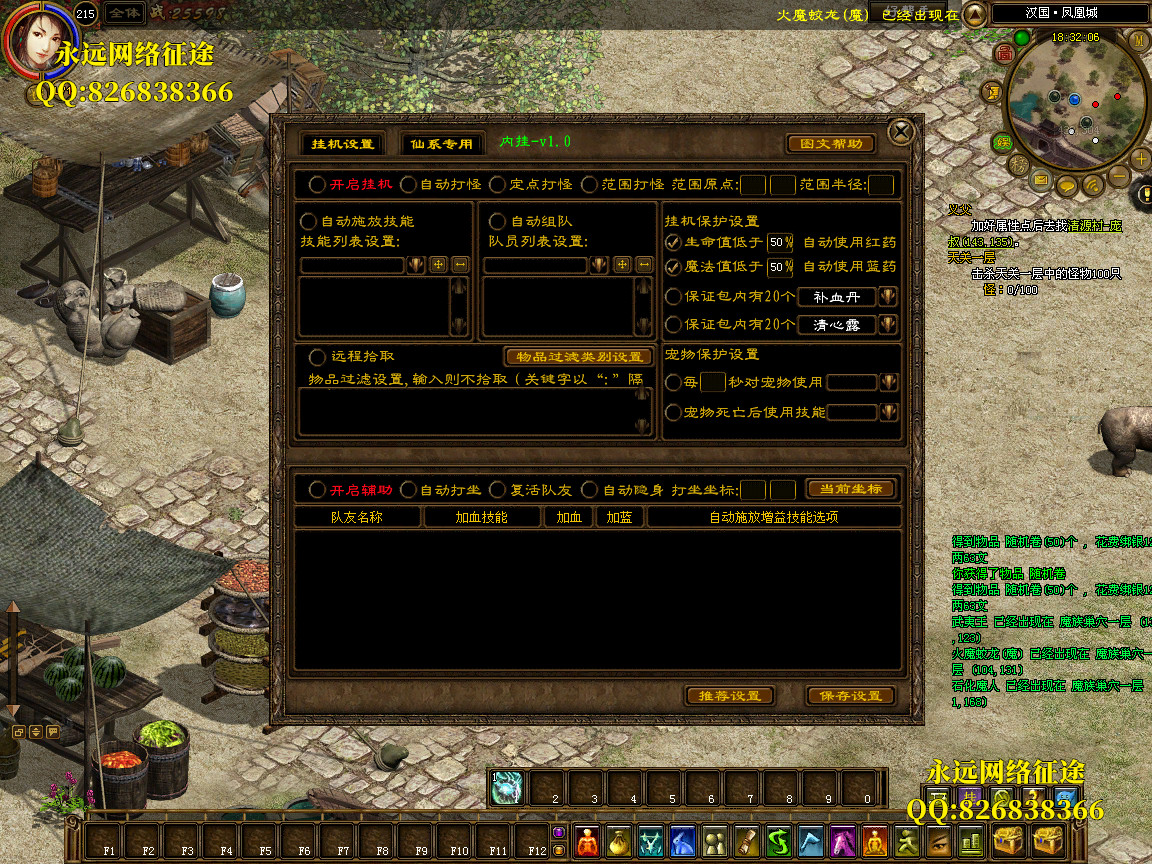Switch to the 仙系专用 tab
This screenshot has height=864, width=1152.
click(441, 144)
